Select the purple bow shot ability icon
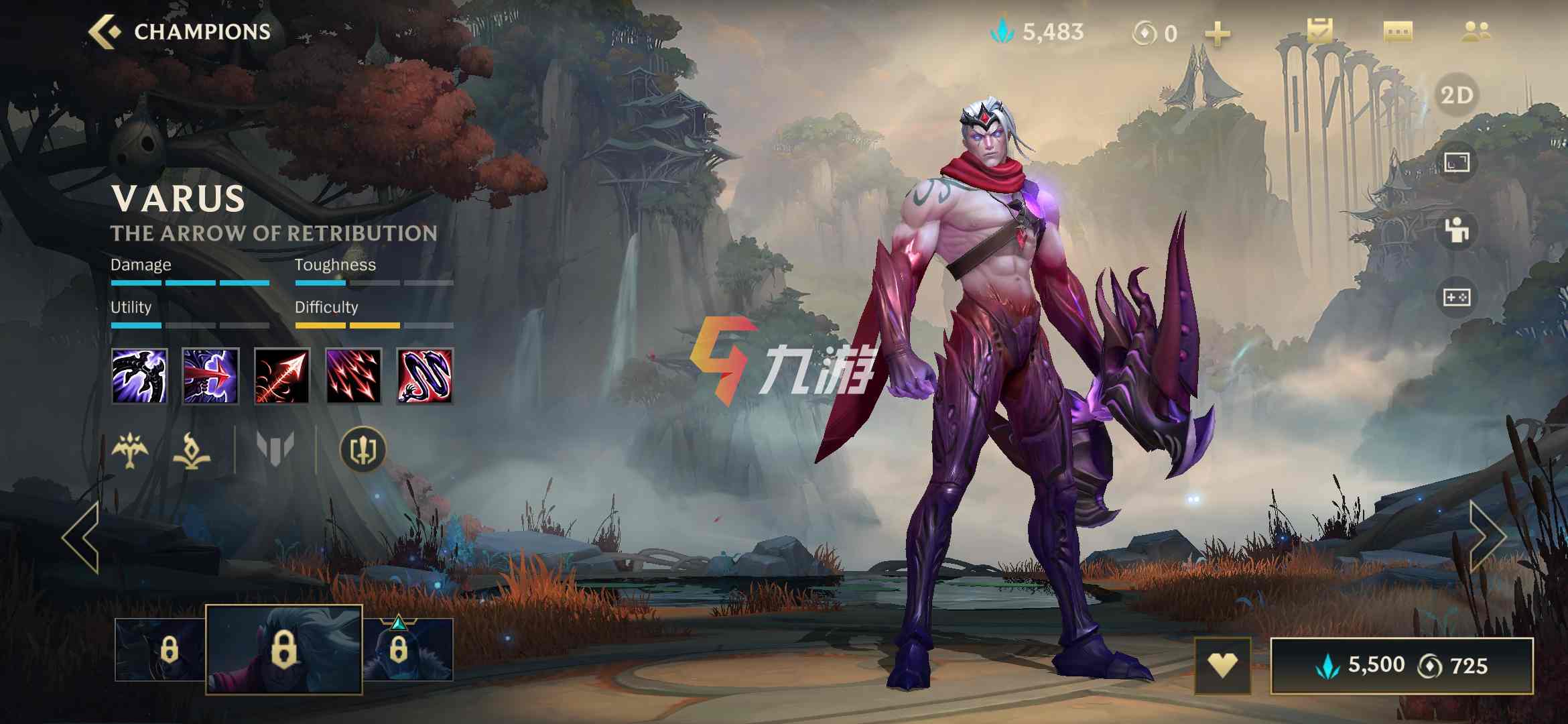The image size is (1568, 724). 210,376
